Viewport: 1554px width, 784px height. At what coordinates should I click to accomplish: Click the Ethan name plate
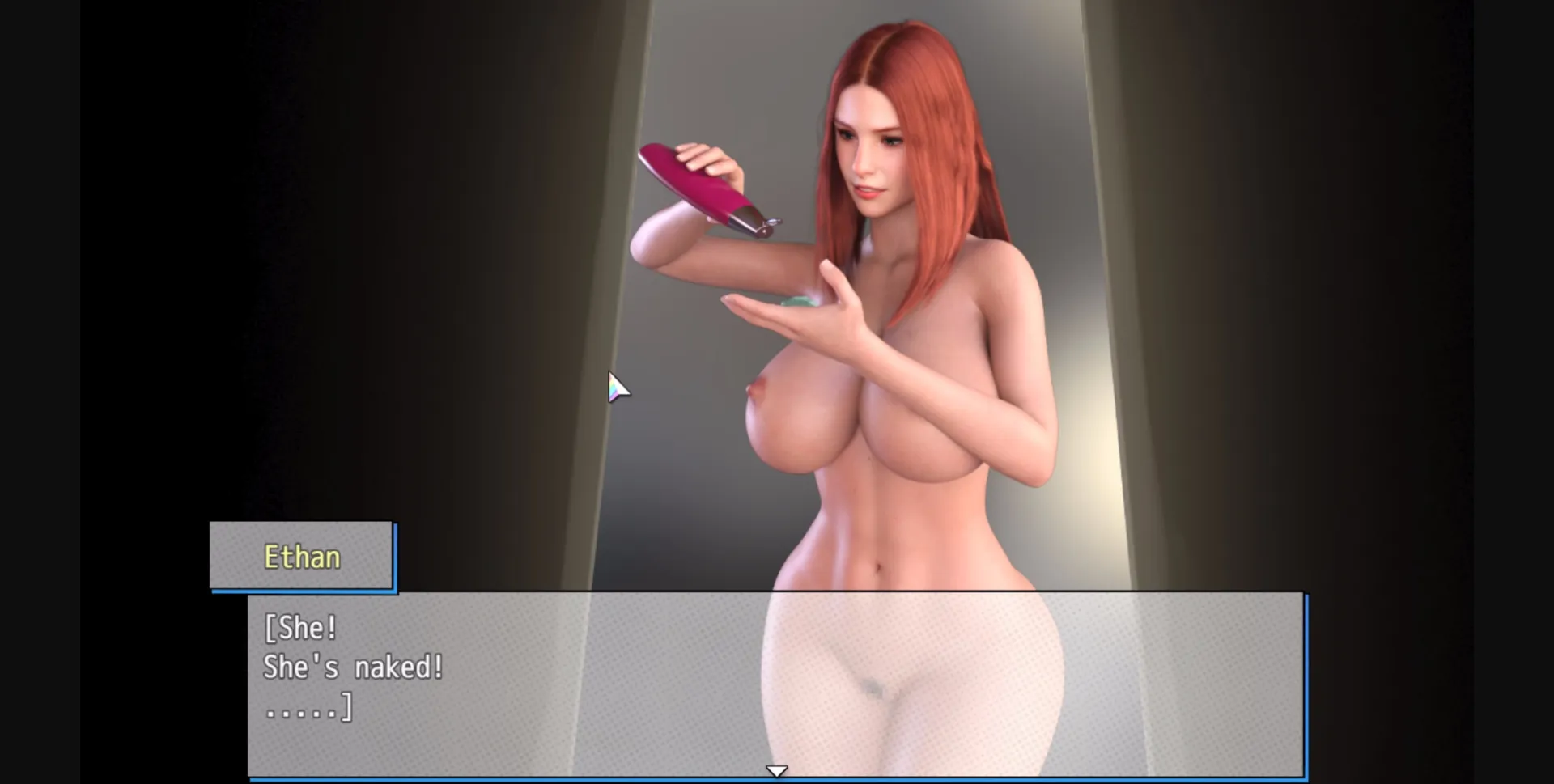coord(302,556)
